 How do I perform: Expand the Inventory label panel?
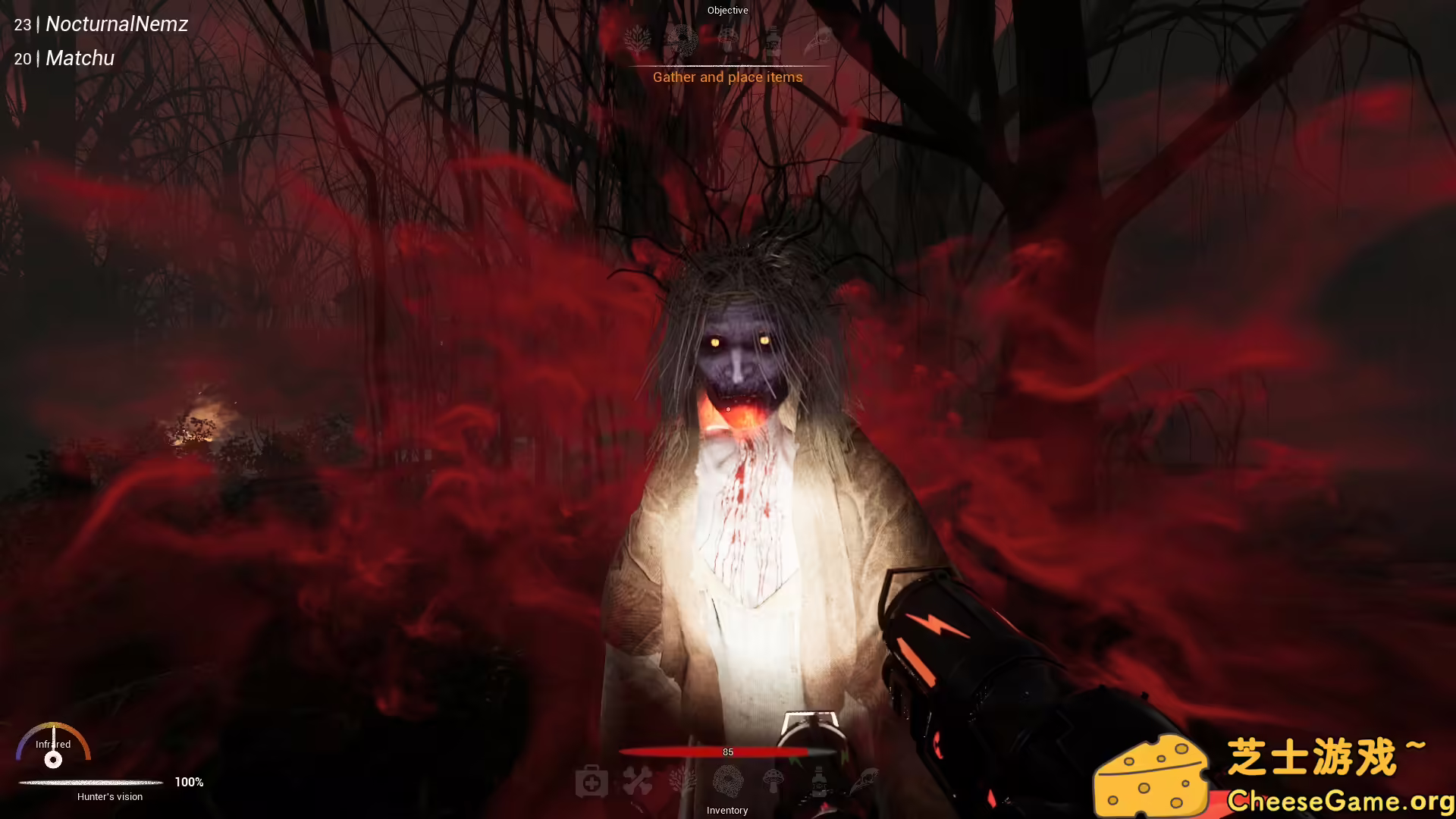[x=727, y=810]
